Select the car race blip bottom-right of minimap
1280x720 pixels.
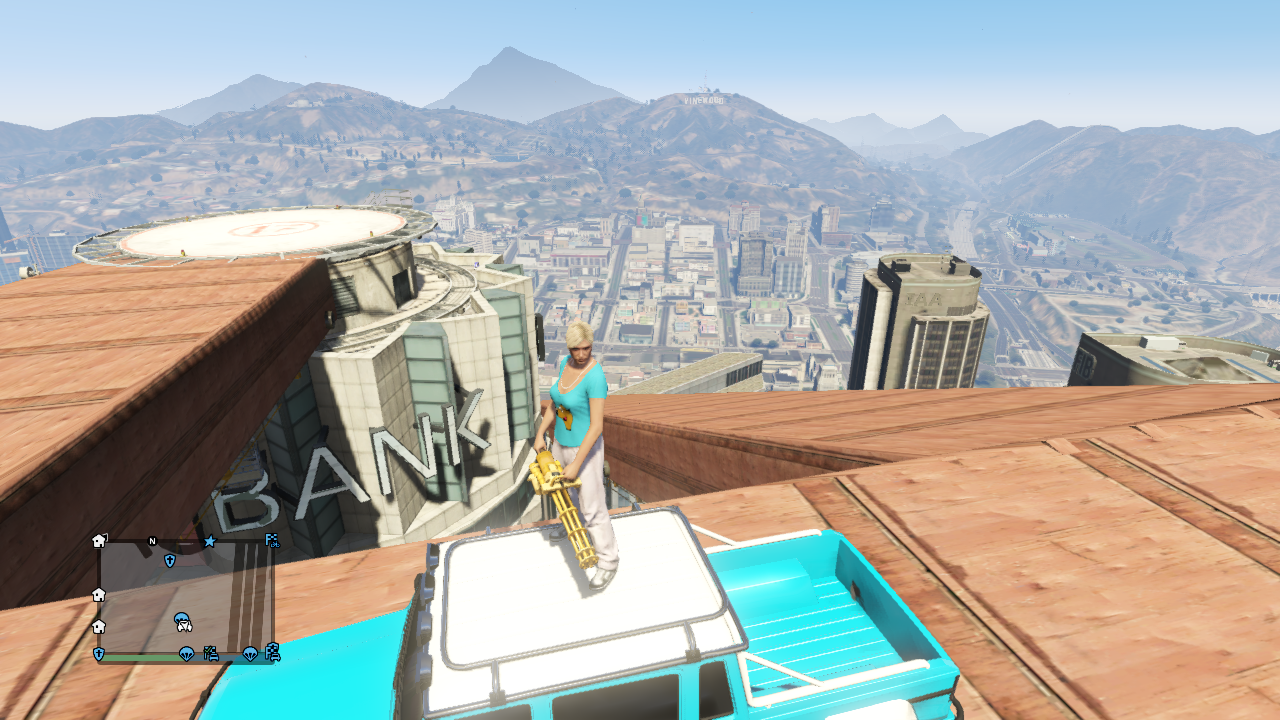click(x=274, y=653)
